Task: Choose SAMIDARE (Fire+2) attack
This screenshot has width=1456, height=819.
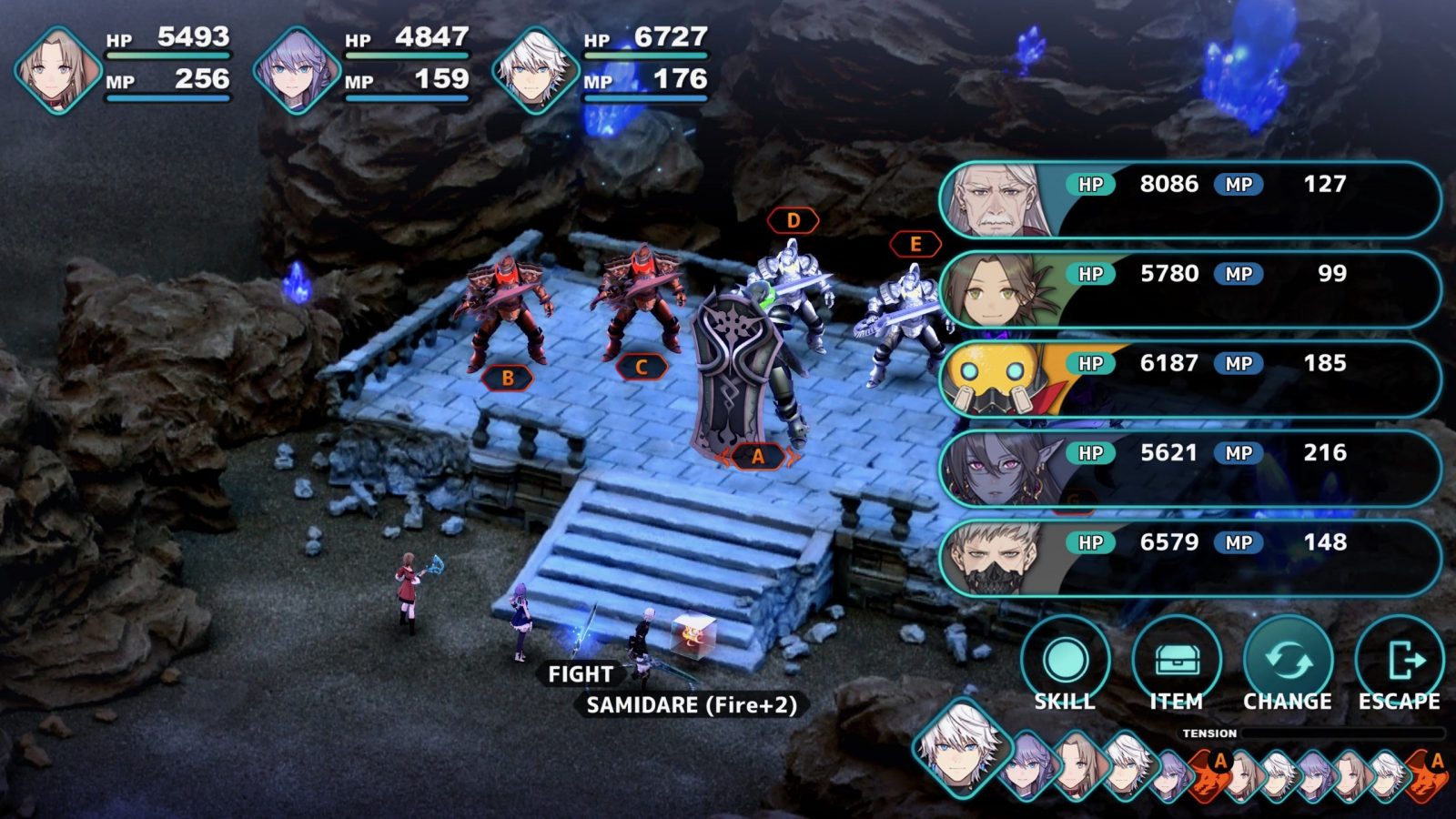Action: click(x=691, y=705)
